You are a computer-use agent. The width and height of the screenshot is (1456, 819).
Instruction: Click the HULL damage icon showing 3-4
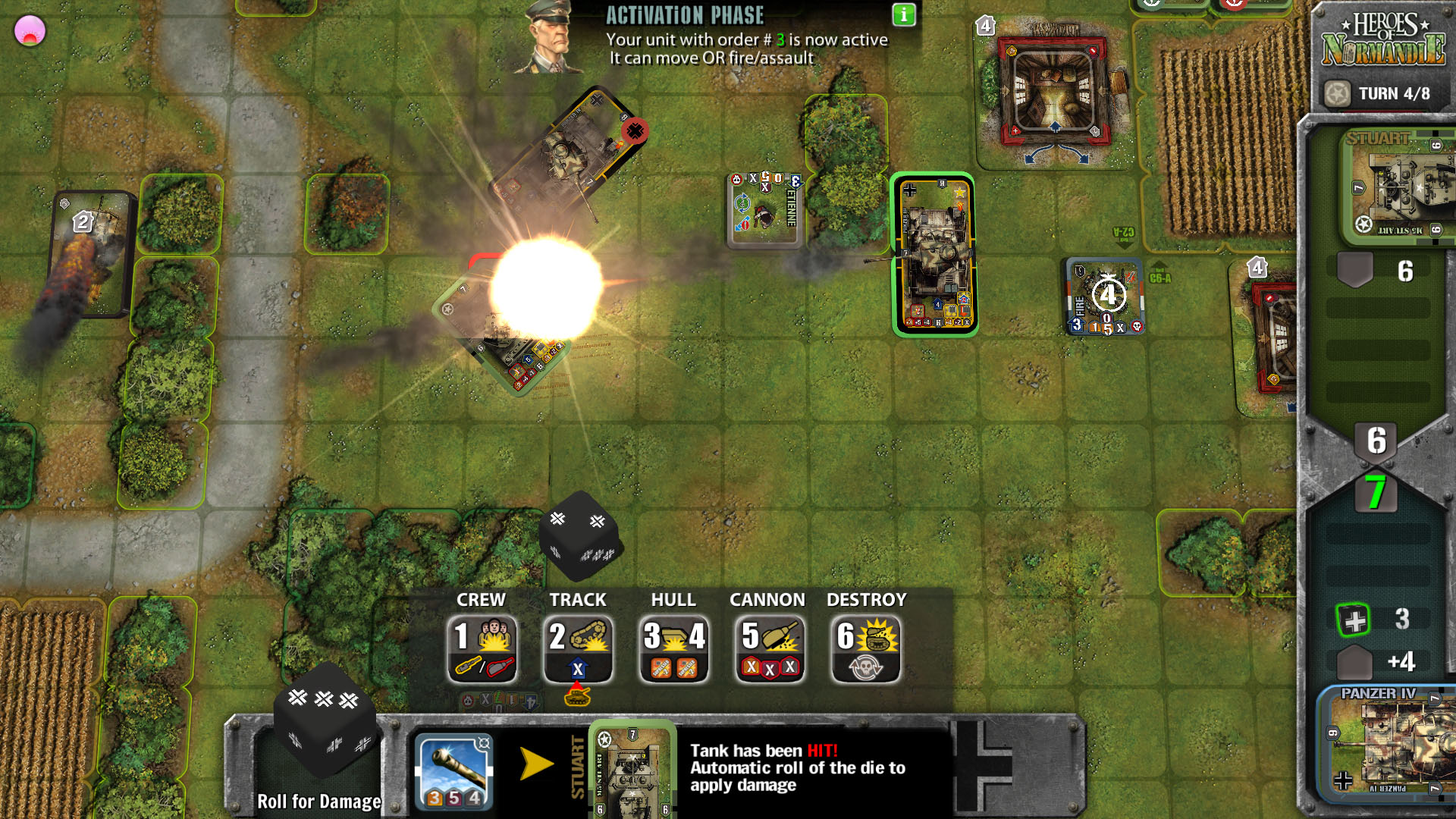[674, 646]
